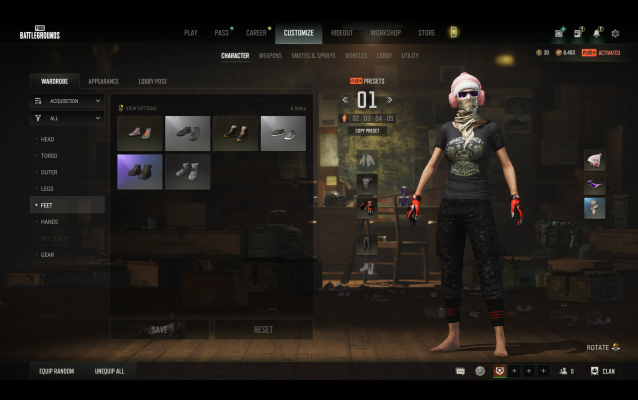Choose the Head wardrobe category
This screenshot has height=400, width=638.
48,139
